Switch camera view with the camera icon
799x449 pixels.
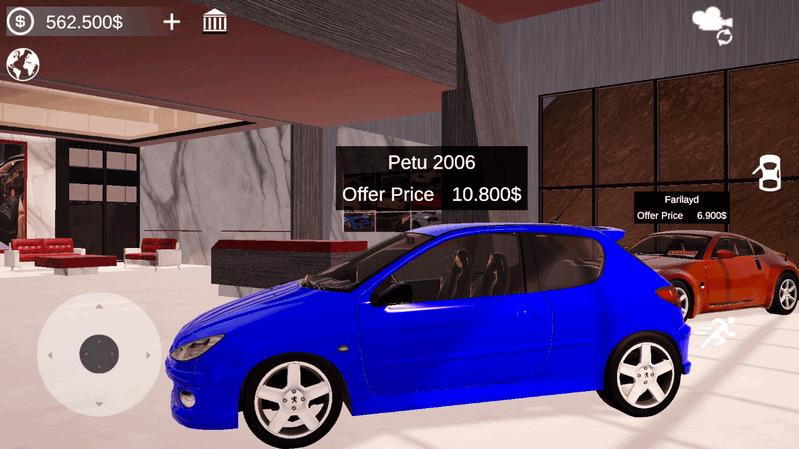[712, 24]
